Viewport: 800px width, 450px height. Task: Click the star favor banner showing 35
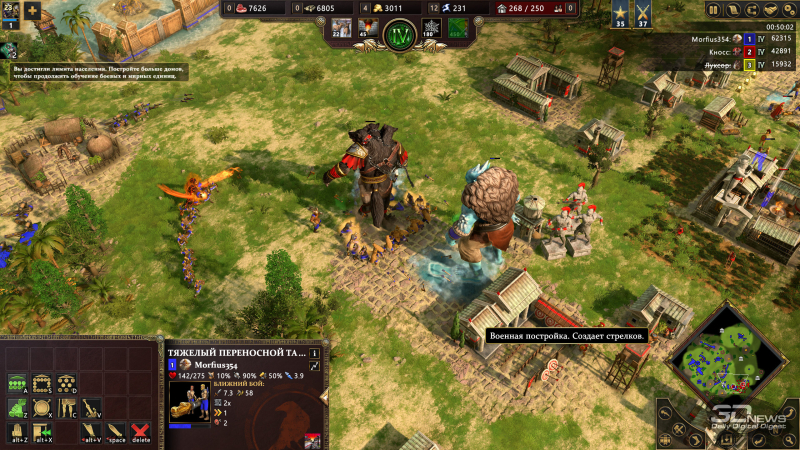(x=619, y=14)
